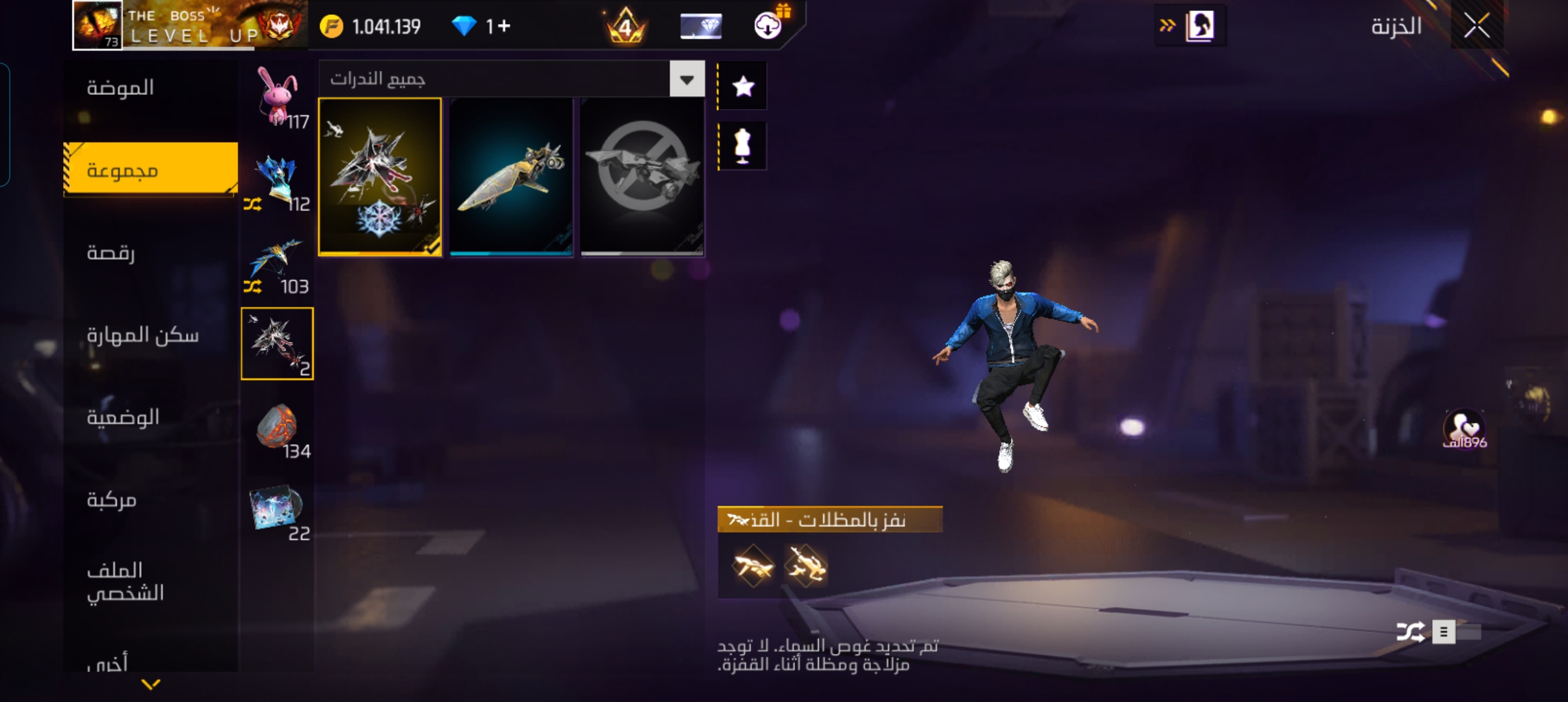Image resolution: width=1568 pixels, height=702 pixels.
Task: Open the جميع الندرات rarity dropdown
Action: tap(686, 79)
